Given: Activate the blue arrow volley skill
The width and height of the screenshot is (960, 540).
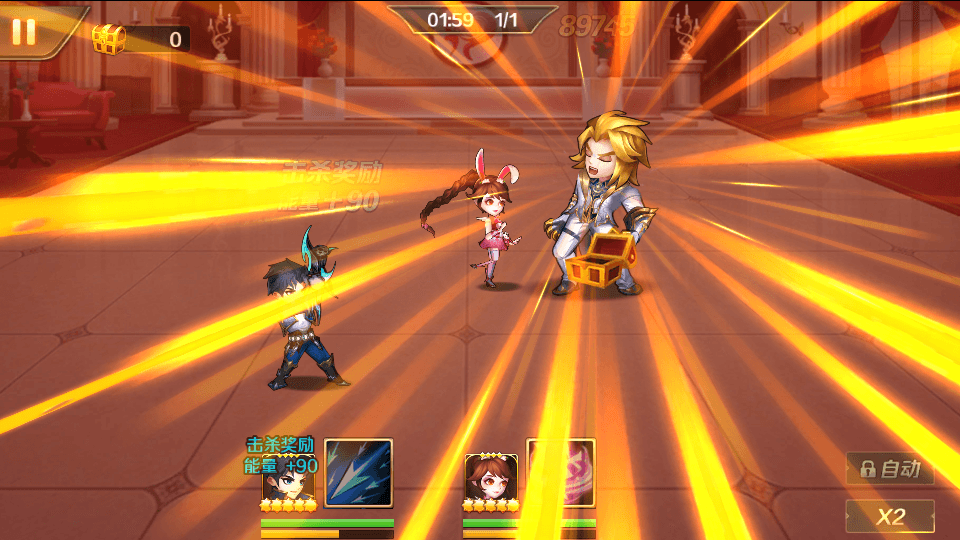Looking at the screenshot, I should point(358,473).
